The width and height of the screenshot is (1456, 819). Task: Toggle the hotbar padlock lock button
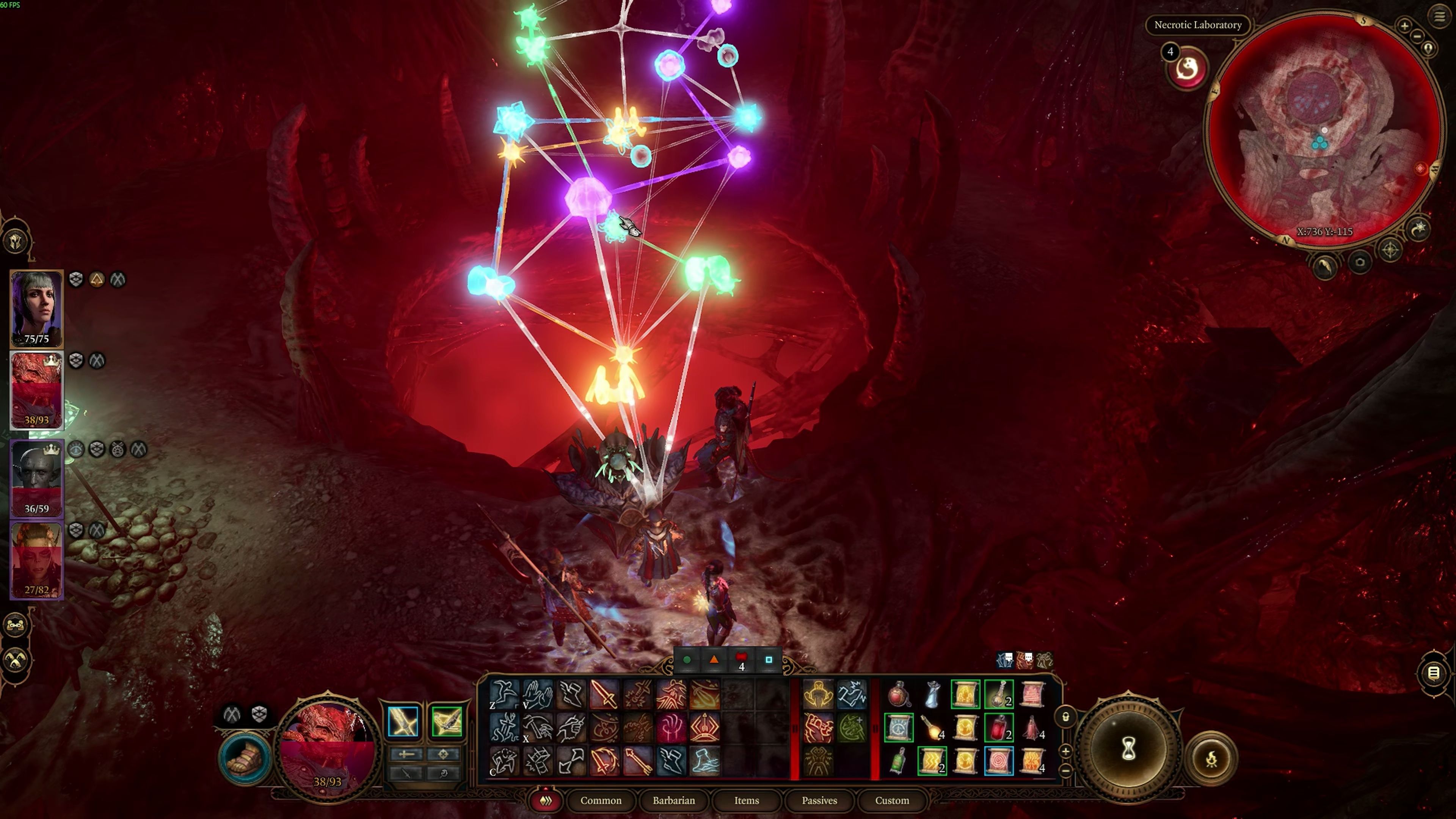(x=1065, y=717)
